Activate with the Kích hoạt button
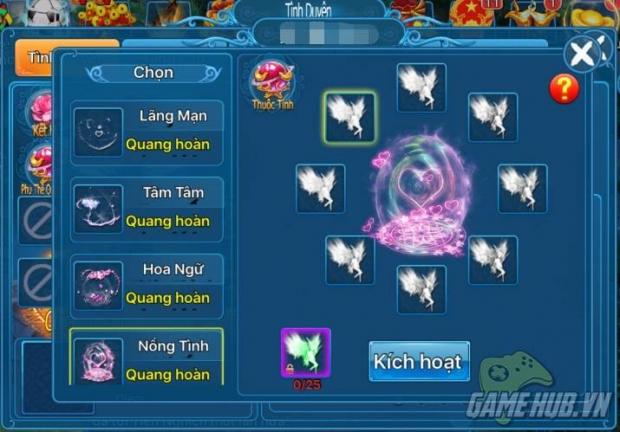Screen dimensions: 620x432 (x=419, y=361)
